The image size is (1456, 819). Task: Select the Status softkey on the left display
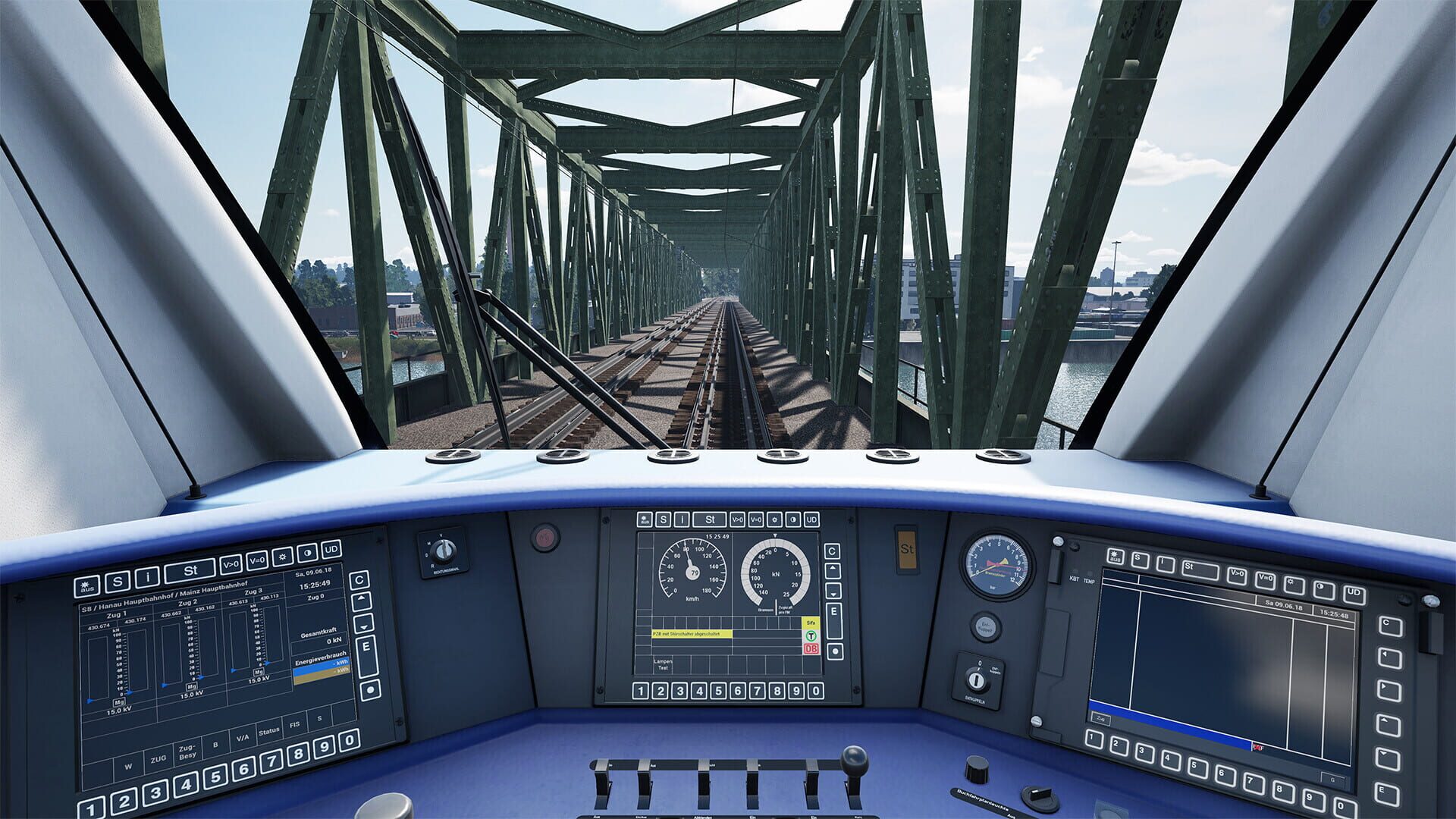pyautogui.click(x=269, y=732)
